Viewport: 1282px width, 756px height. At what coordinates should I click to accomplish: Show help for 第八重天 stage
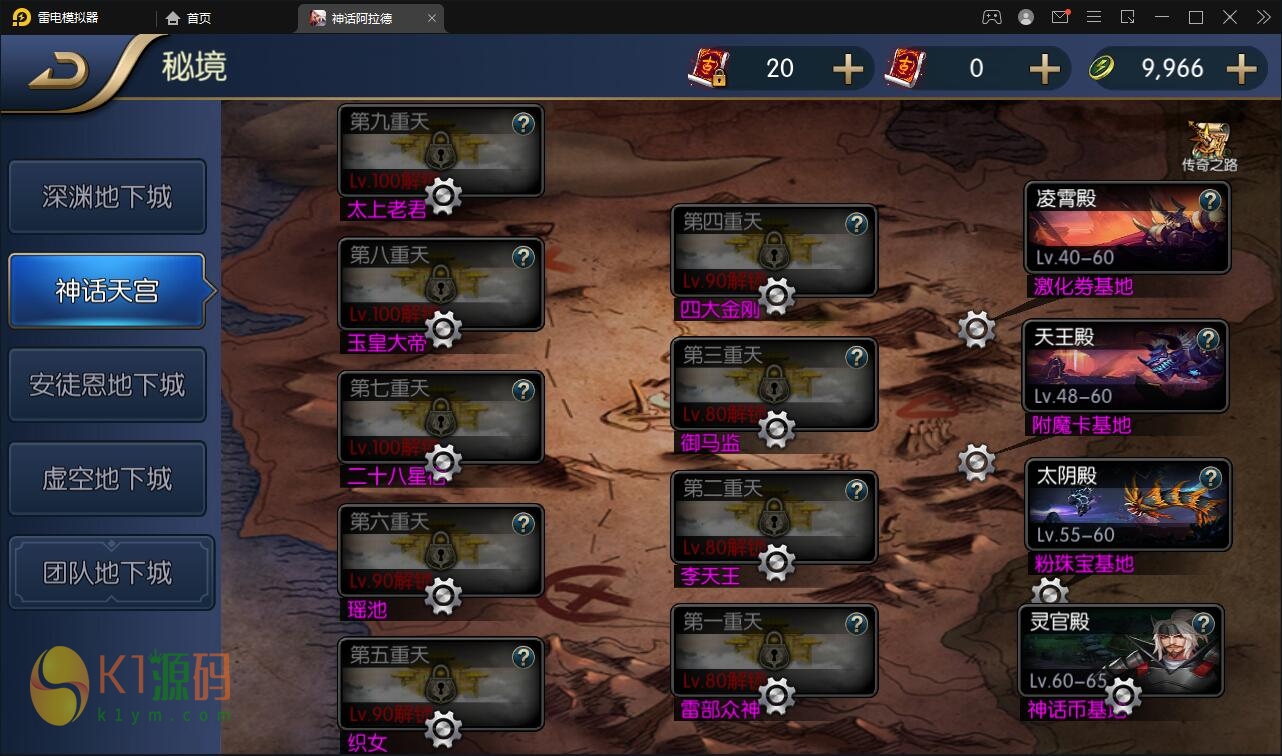[x=523, y=257]
